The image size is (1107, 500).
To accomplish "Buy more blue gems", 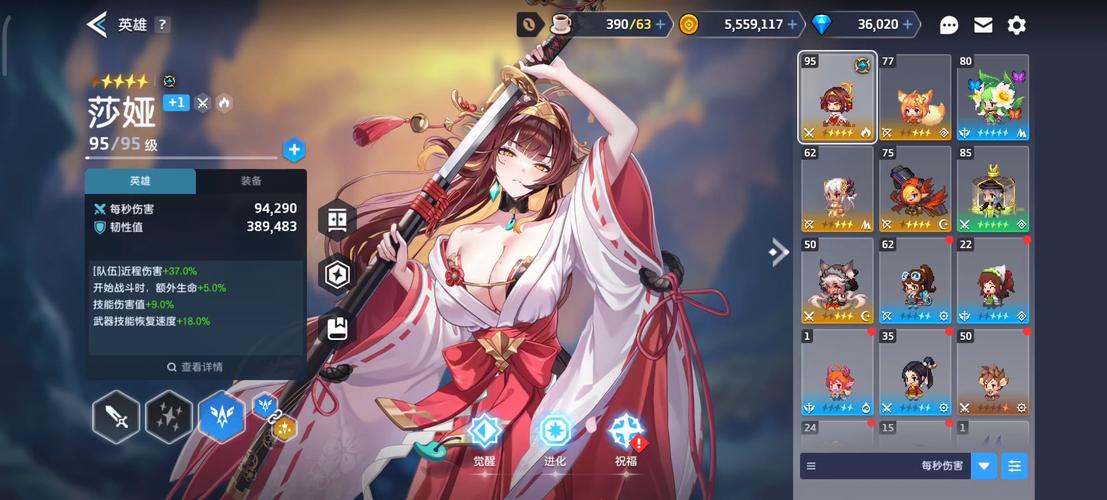I will pyautogui.click(x=909, y=25).
